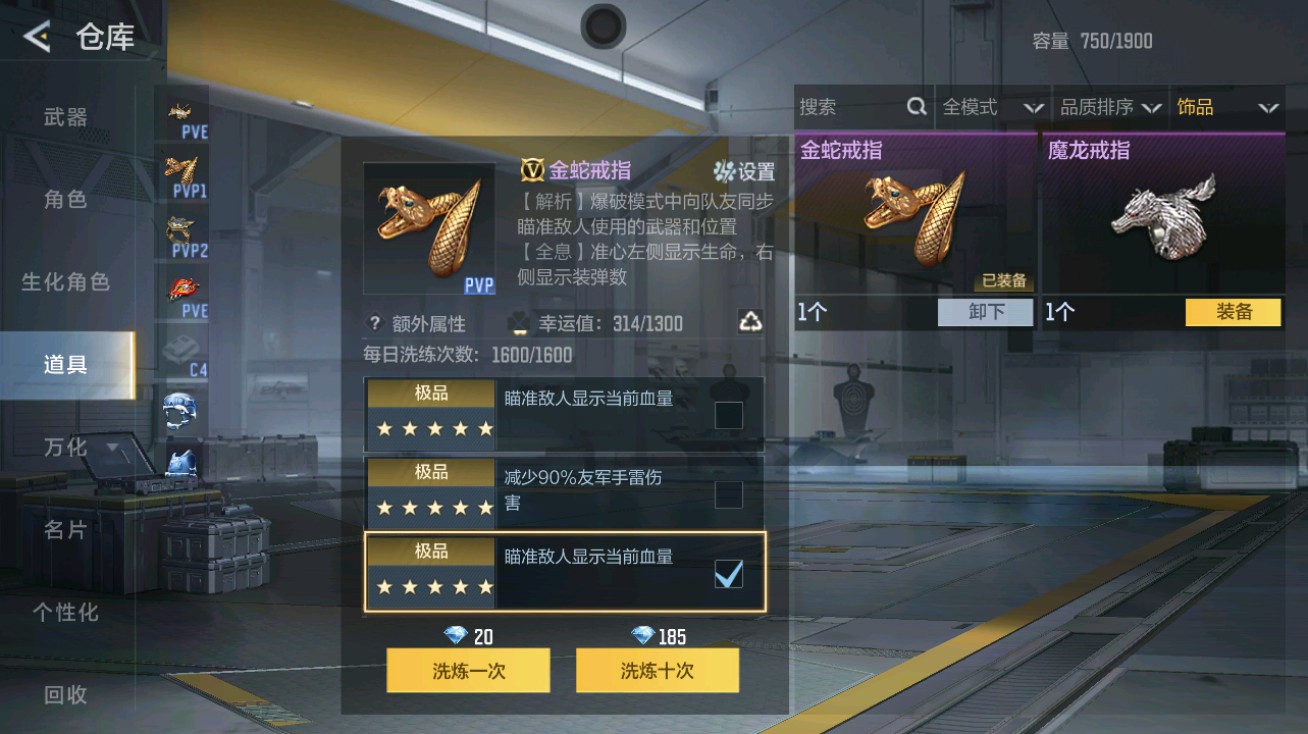Click the 幸运值 luck progress bar
The image size is (1308, 734).
coord(620,324)
